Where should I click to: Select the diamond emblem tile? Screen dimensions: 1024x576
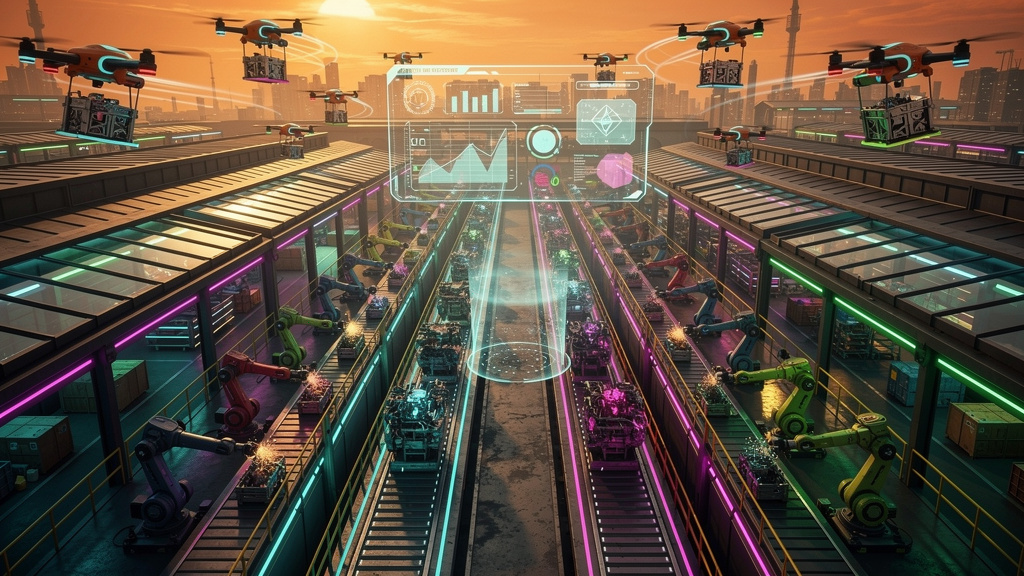606,121
